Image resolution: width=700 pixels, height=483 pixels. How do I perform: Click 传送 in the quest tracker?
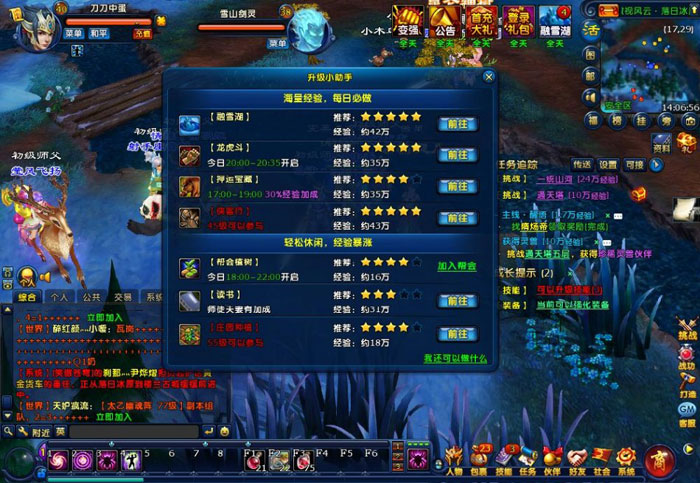582,164
